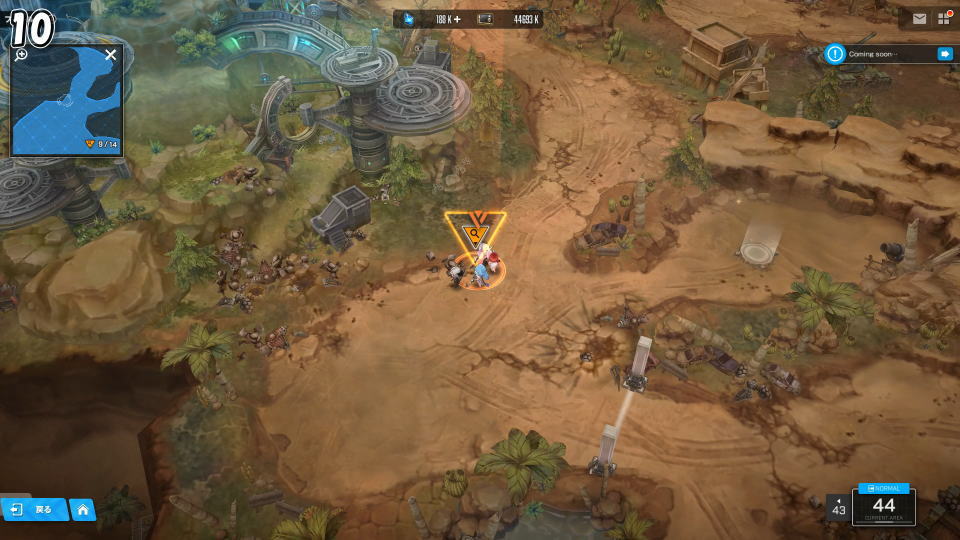Close the minimap panel
The height and width of the screenshot is (540, 960).
point(110,55)
